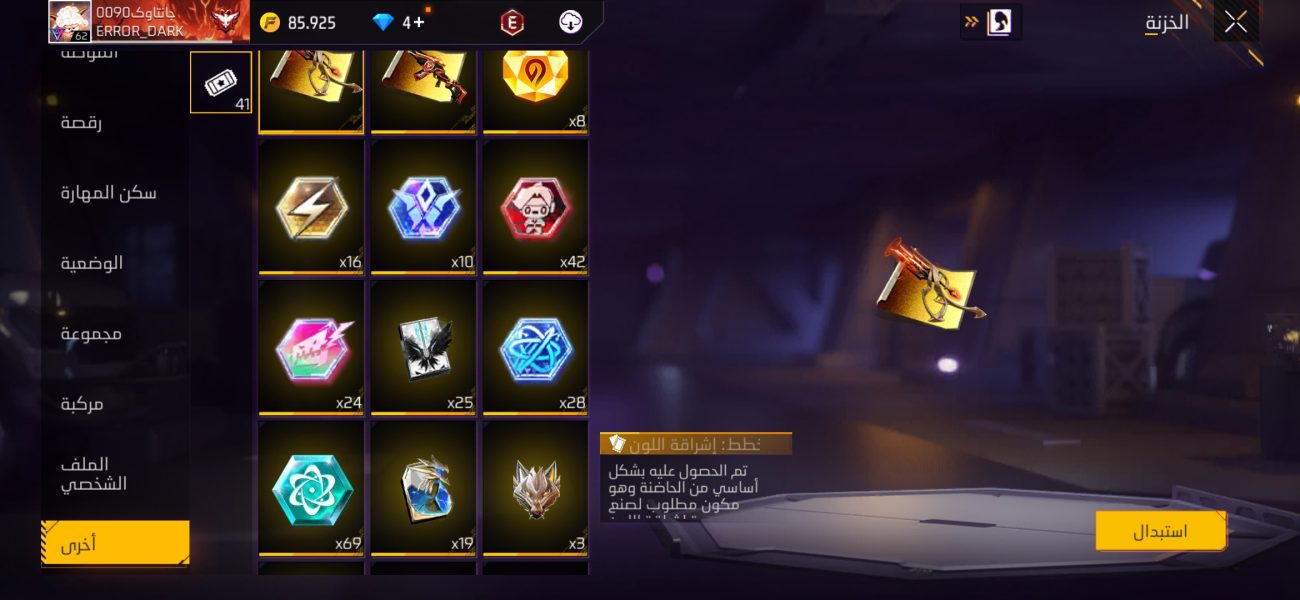
Task: Switch to the مركبة category
Action: [82, 404]
